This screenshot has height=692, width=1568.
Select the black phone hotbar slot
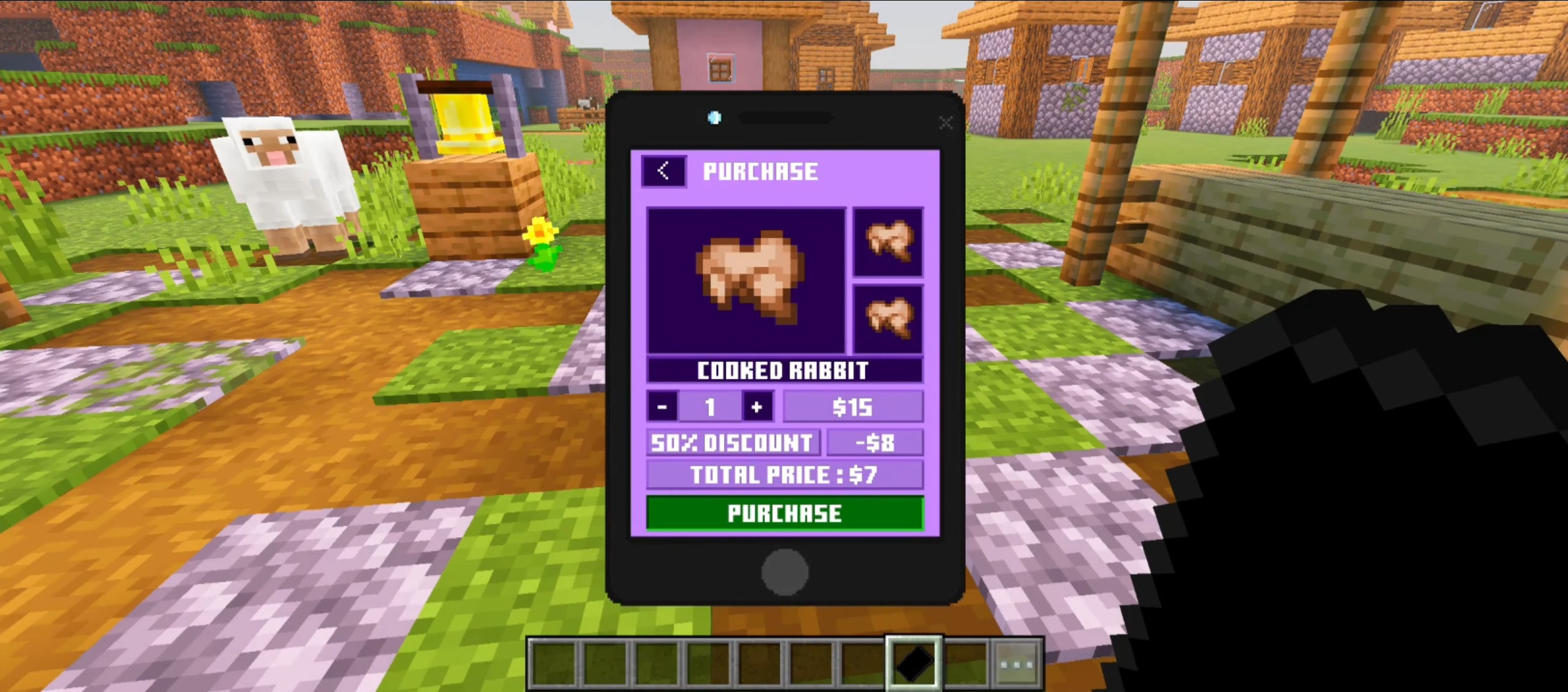[x=913, y=663]
